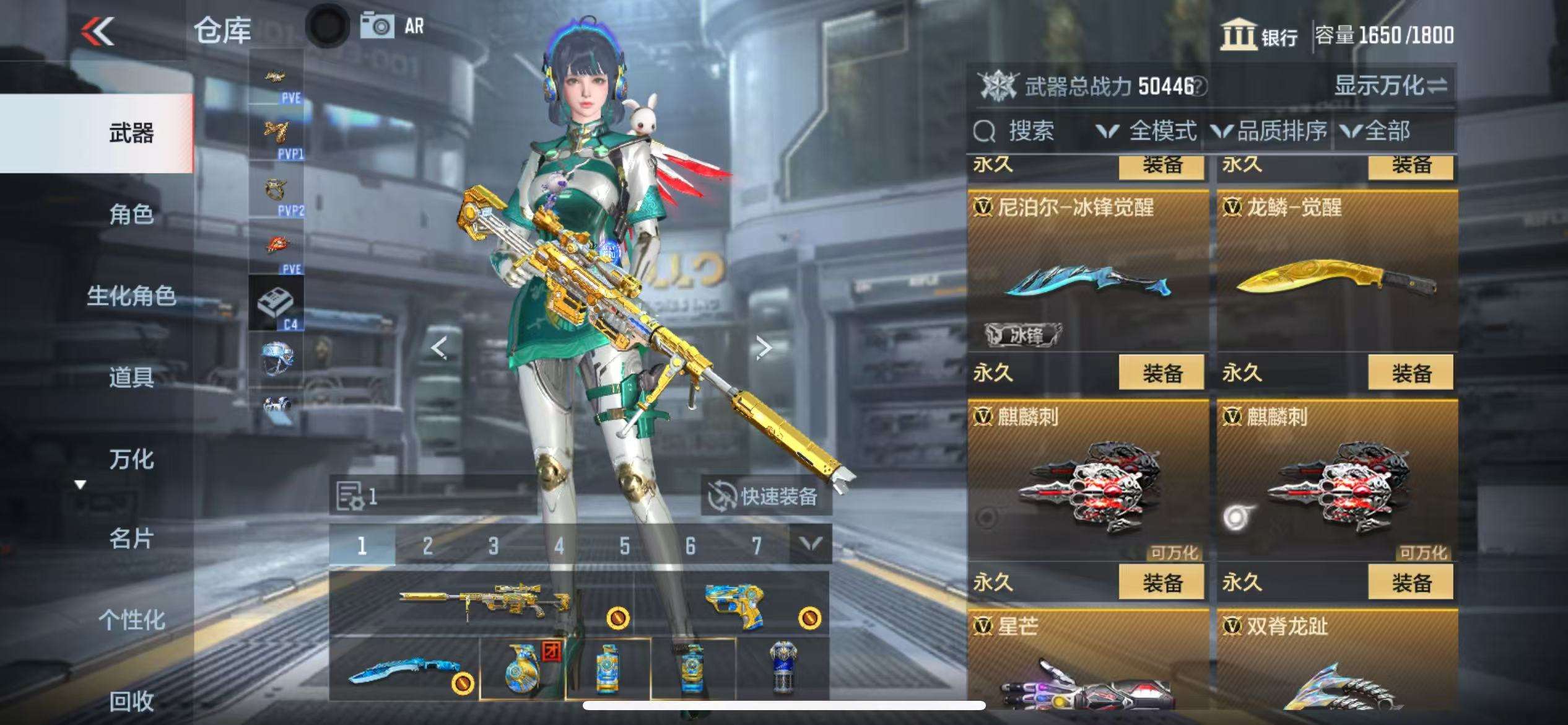Go back using the double-arrow button
This screenshot has height=725, width=1568.
point(98,31)
